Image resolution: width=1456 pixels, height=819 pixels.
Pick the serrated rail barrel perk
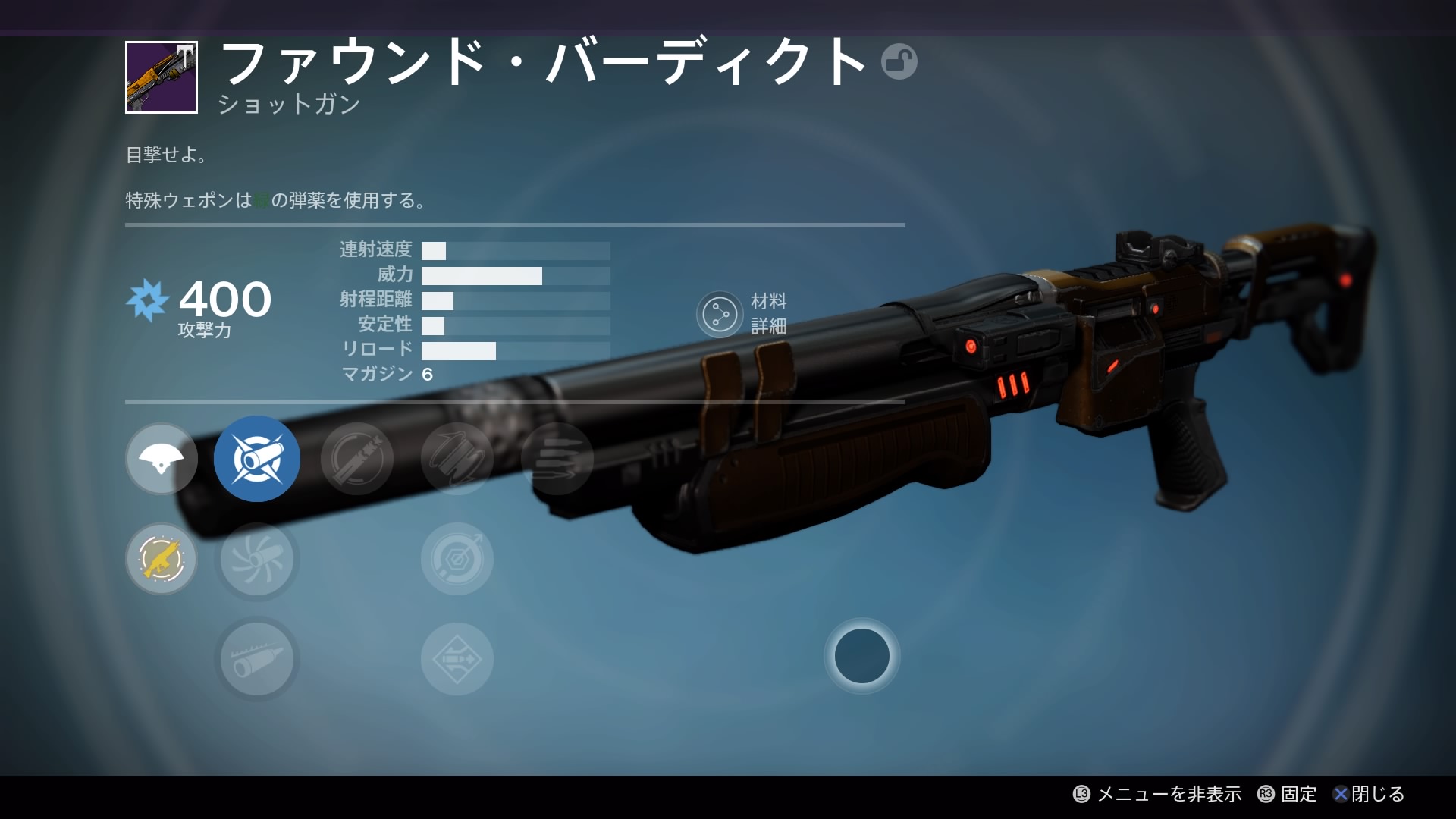(x=257, y=659)
